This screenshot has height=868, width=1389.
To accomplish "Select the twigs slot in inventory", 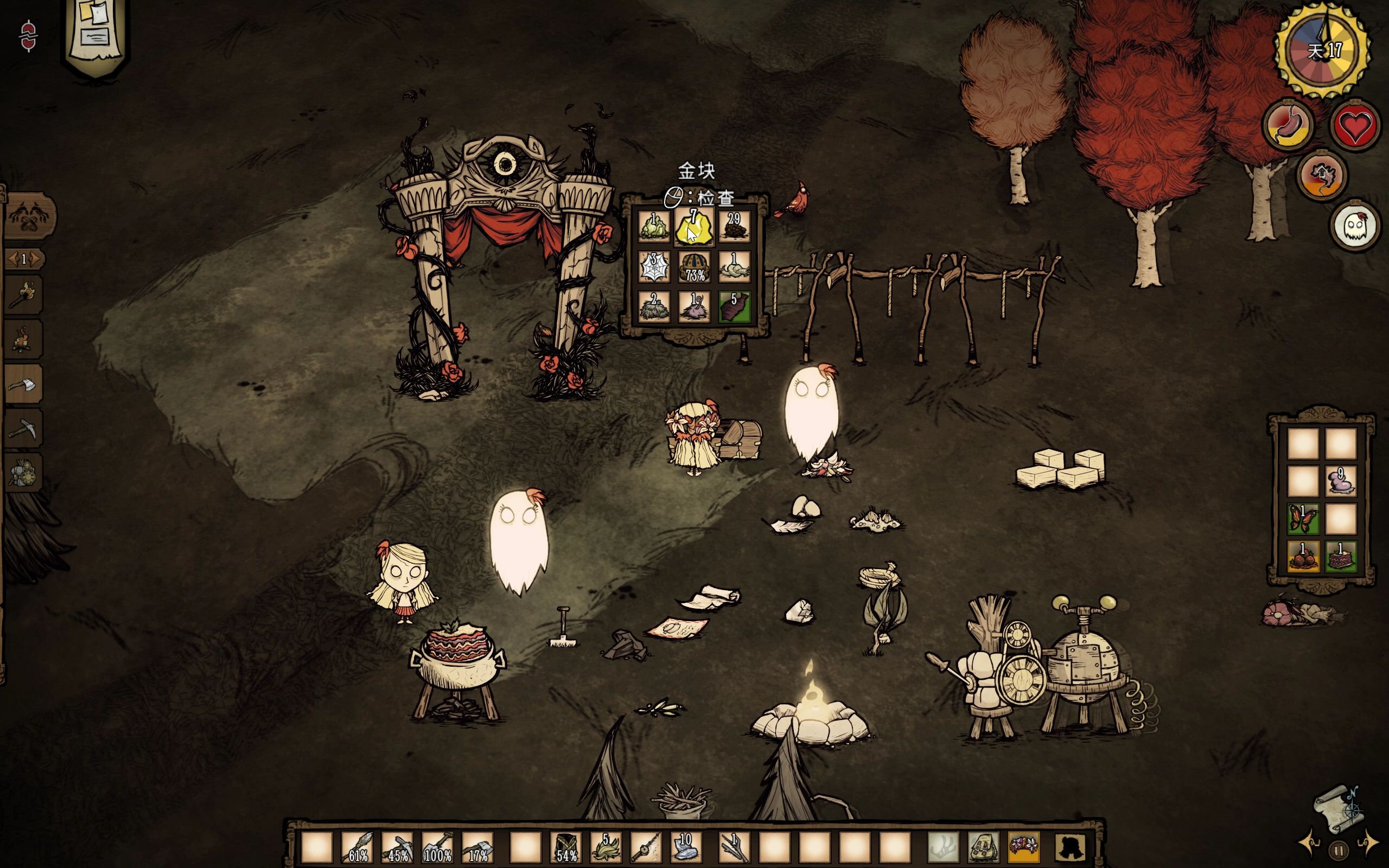I will click(x=734, y=847).
